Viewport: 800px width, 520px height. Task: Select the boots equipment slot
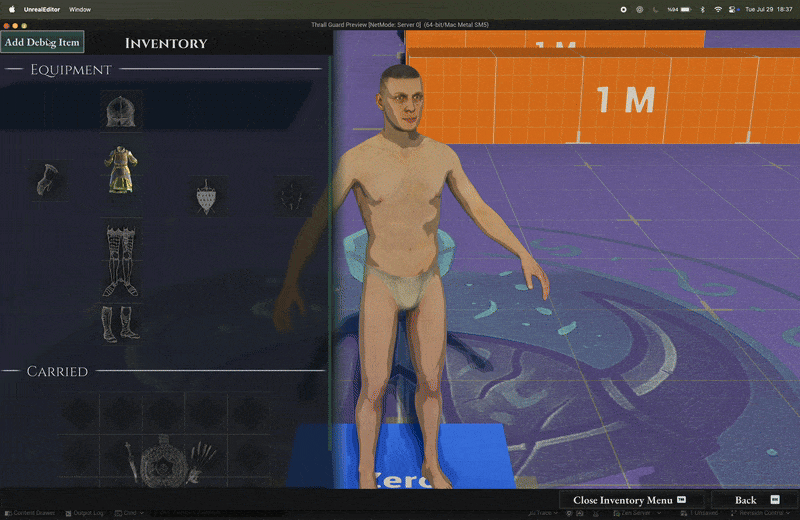tap(121, 322)
